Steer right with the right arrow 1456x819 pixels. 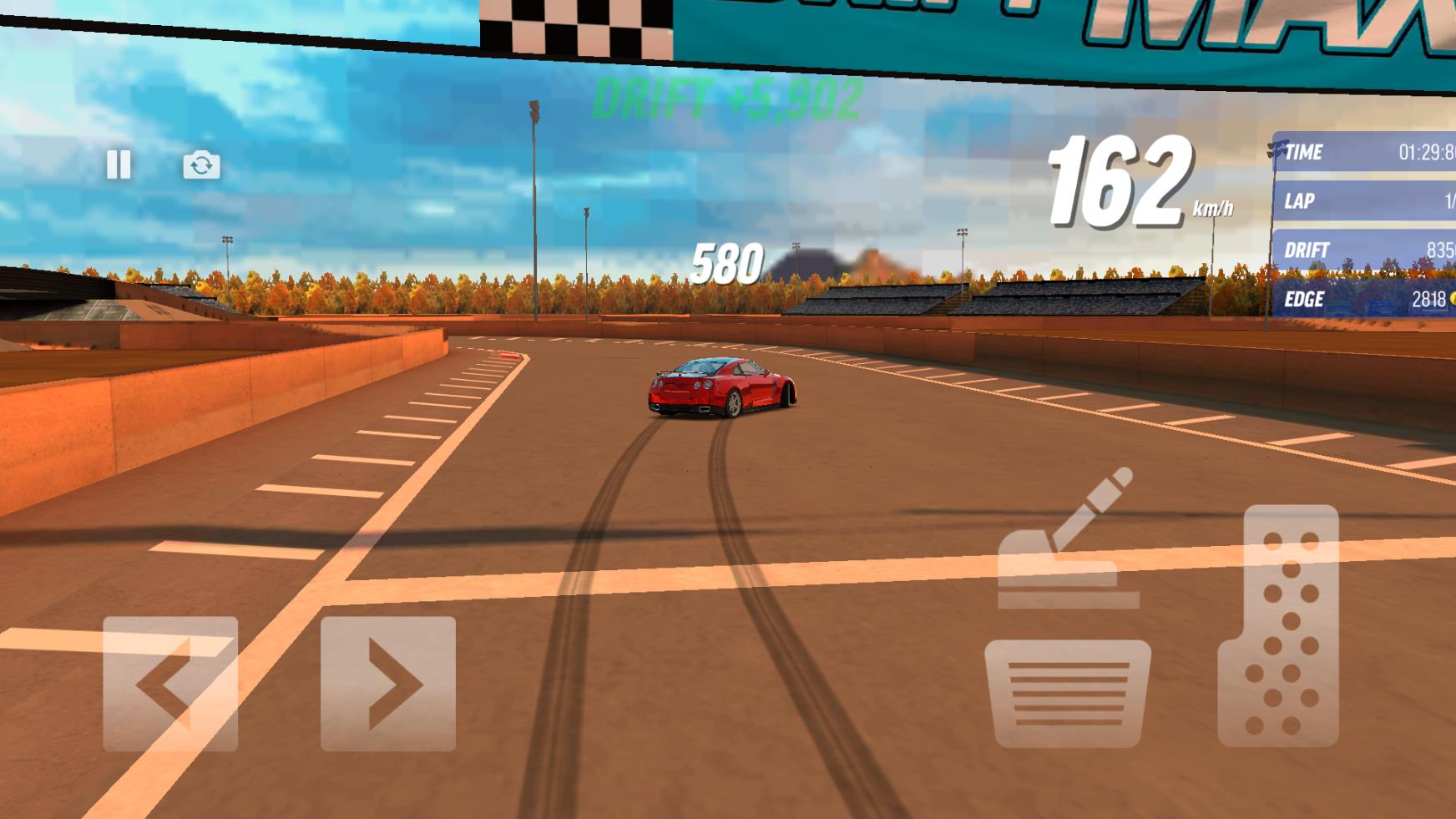point(388,684)
